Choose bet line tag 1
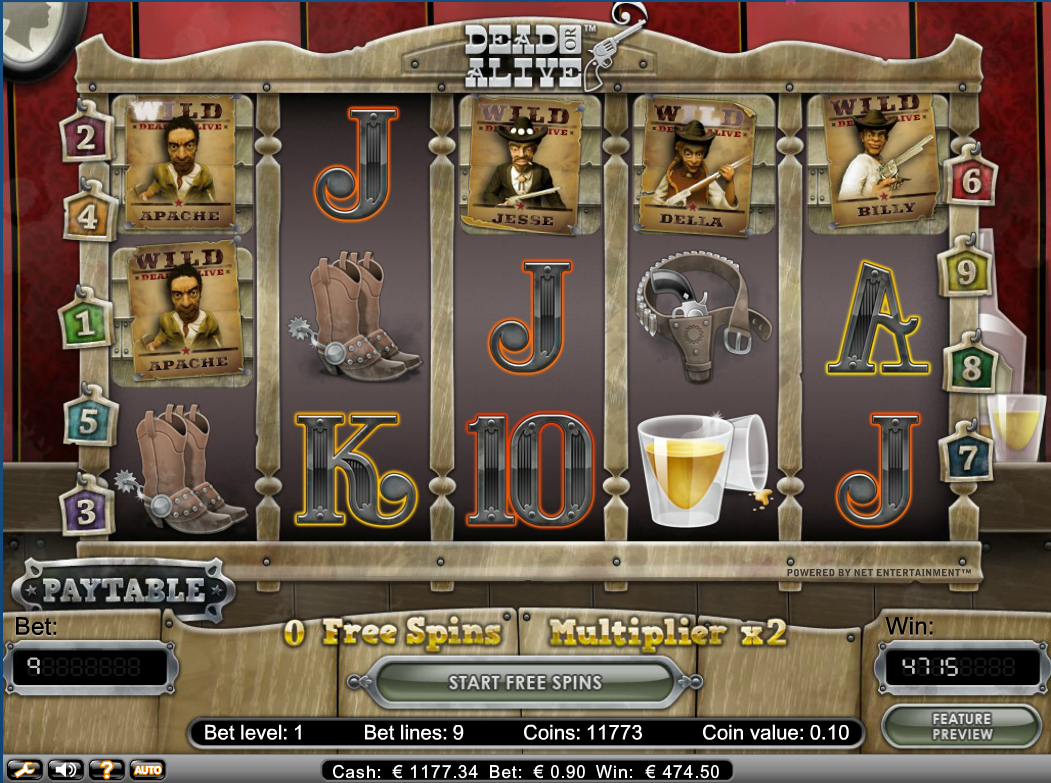The height and width of the screenshot is (783, 1051). click(85, 323)
